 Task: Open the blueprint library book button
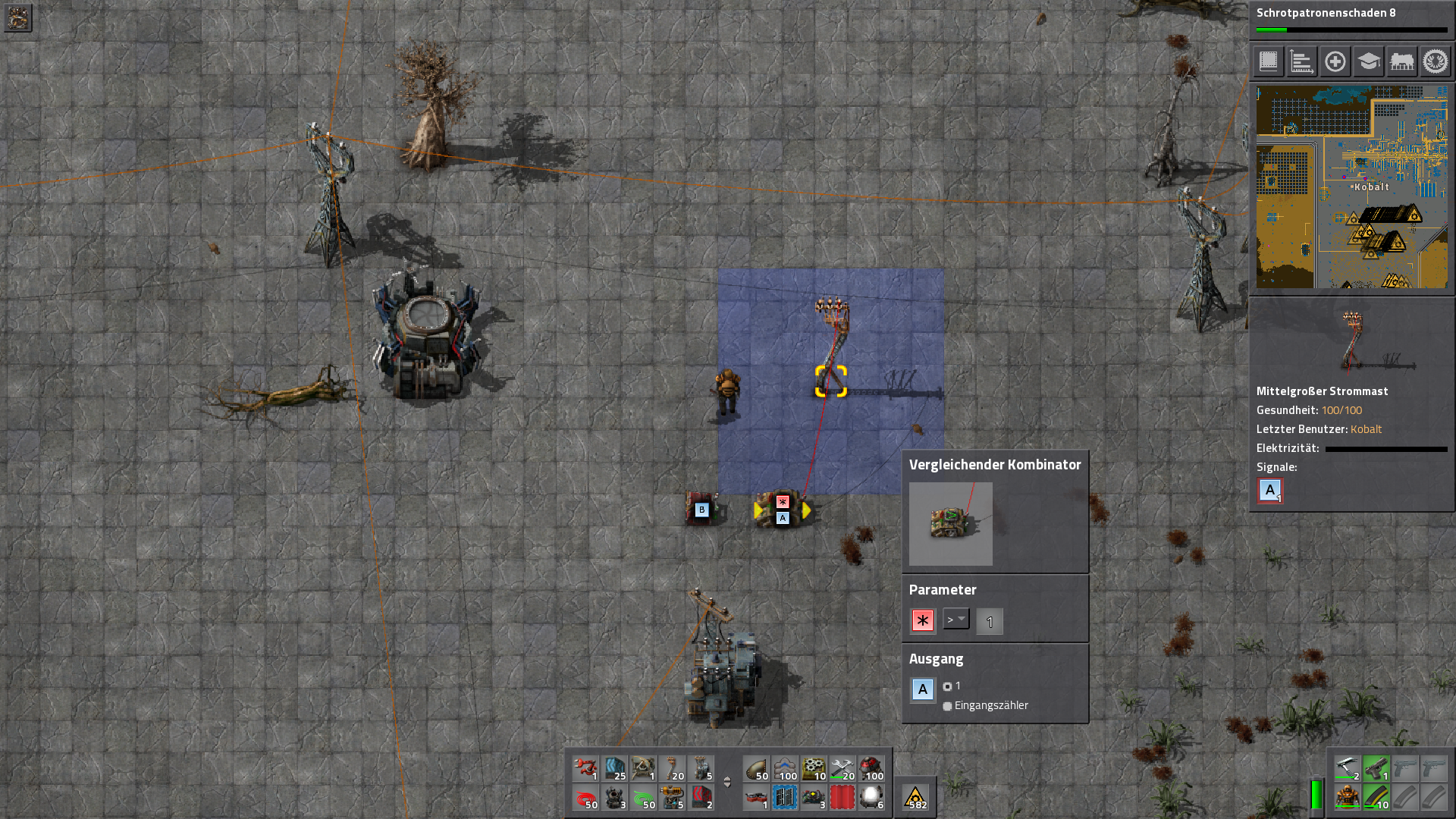click(1269, 61)
